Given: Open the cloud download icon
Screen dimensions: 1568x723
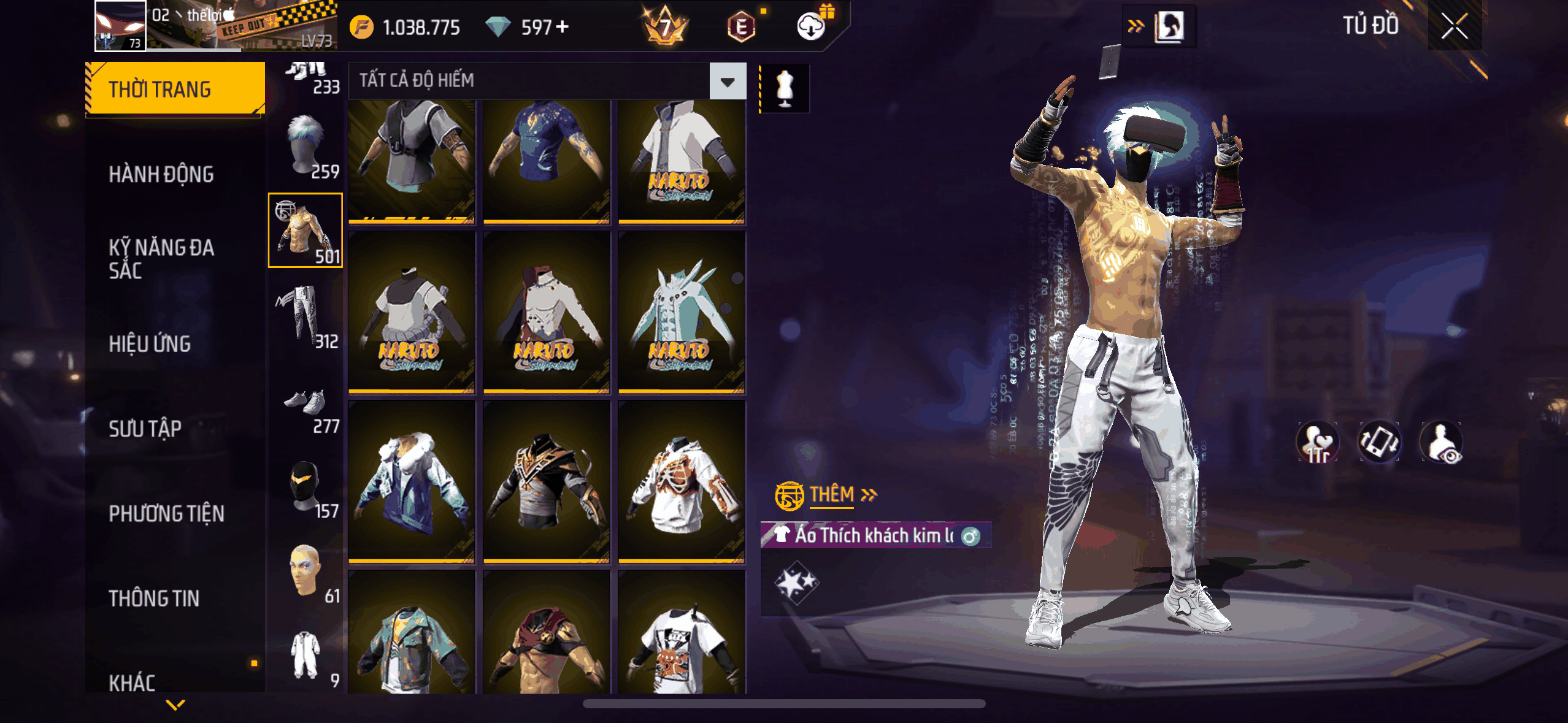Looking at the screenshot, I should (x=811, y=26).
